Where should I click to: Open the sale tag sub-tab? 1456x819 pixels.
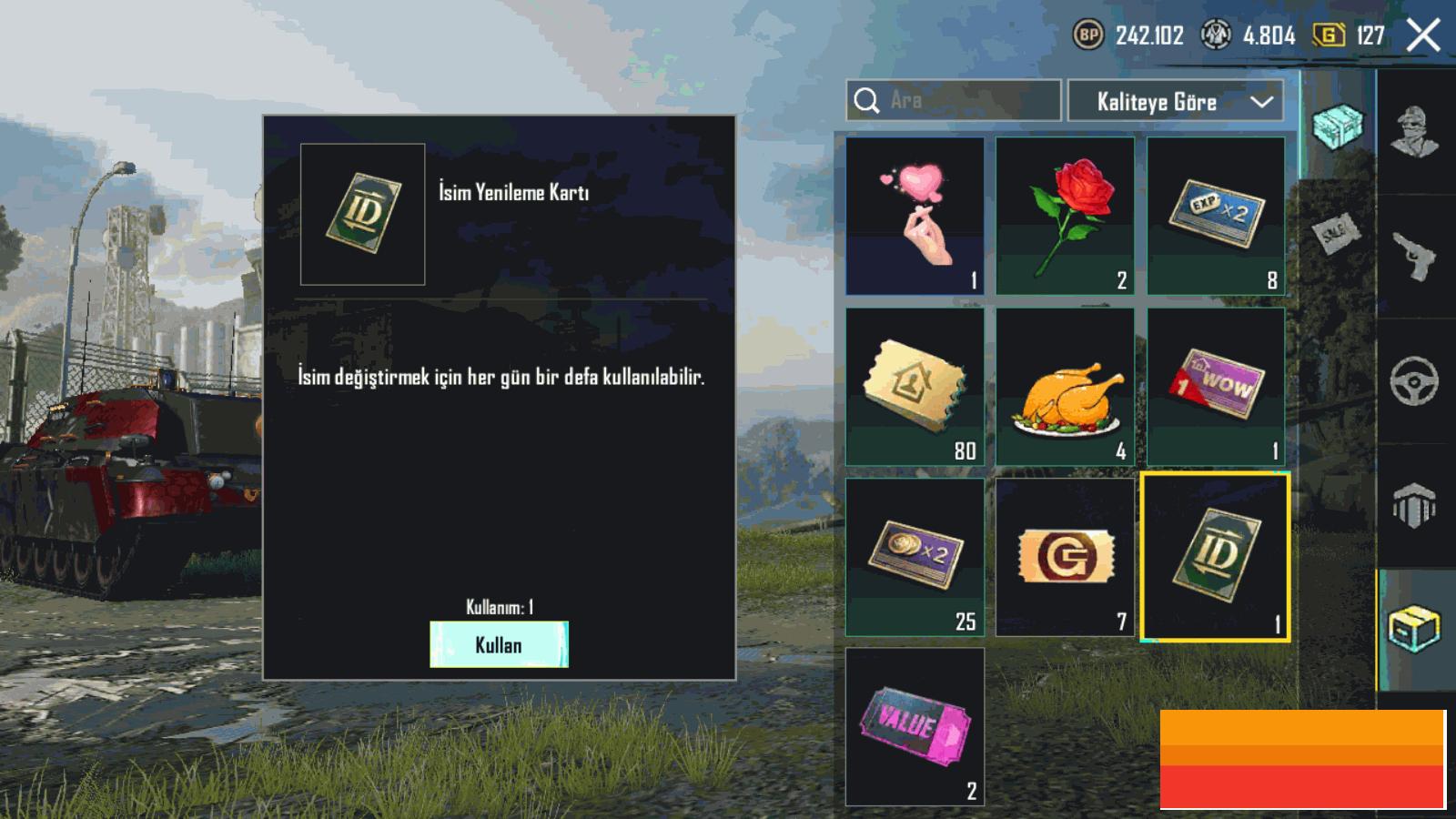[x=1336, y=234]
